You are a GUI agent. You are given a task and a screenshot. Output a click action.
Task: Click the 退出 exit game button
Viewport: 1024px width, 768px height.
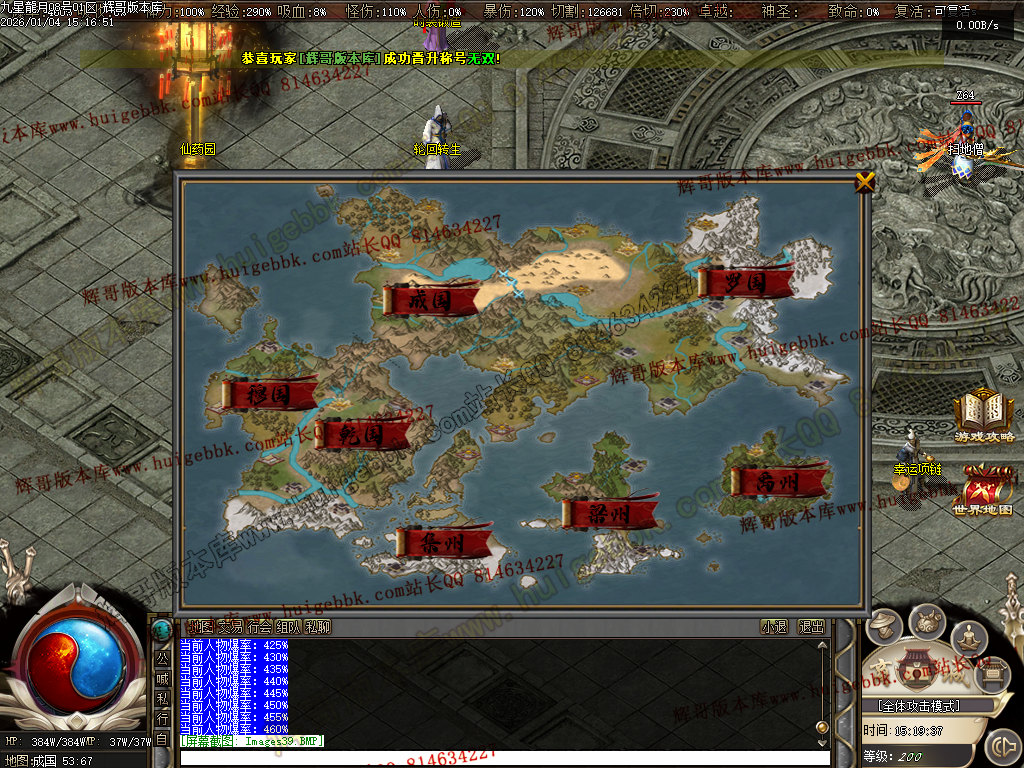(811, 627)
